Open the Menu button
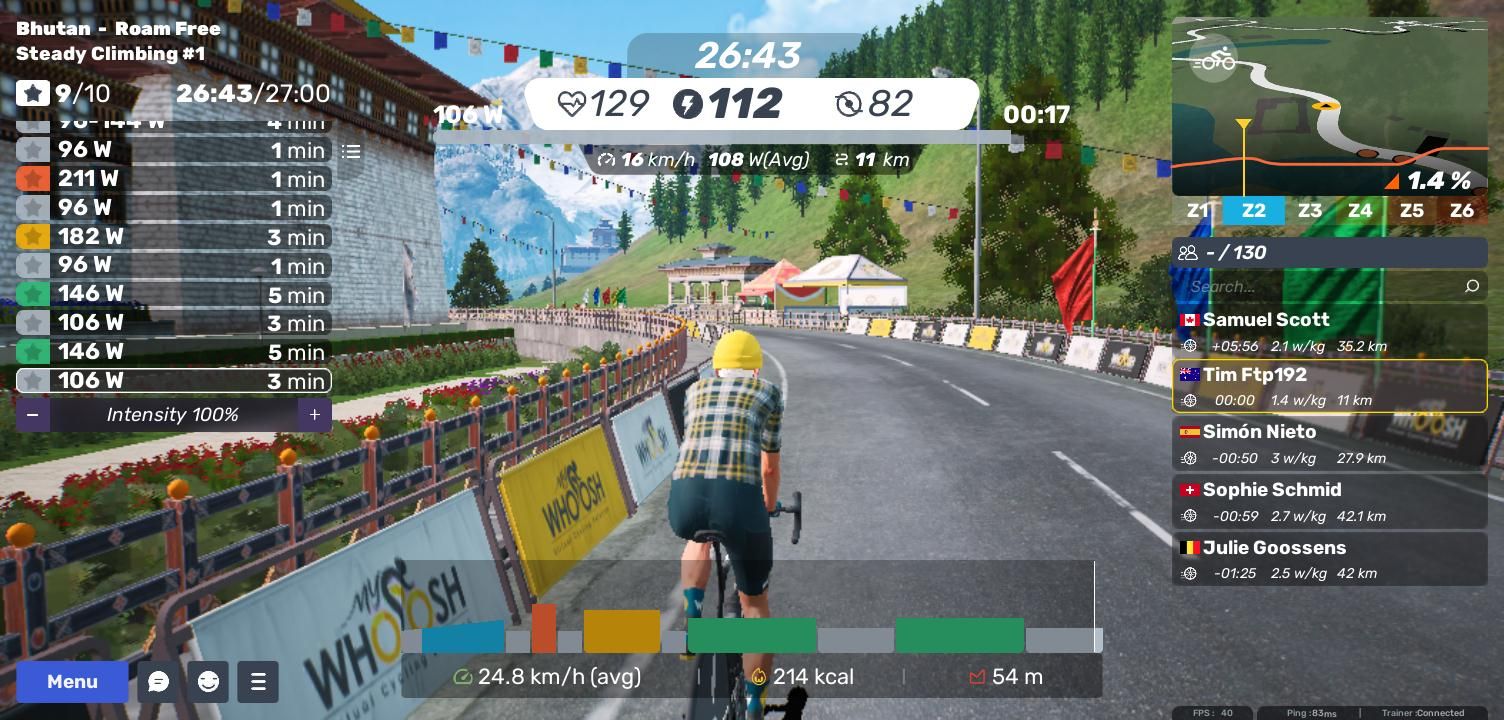This screenshot has width=1504, height=720. coord(72,682)
